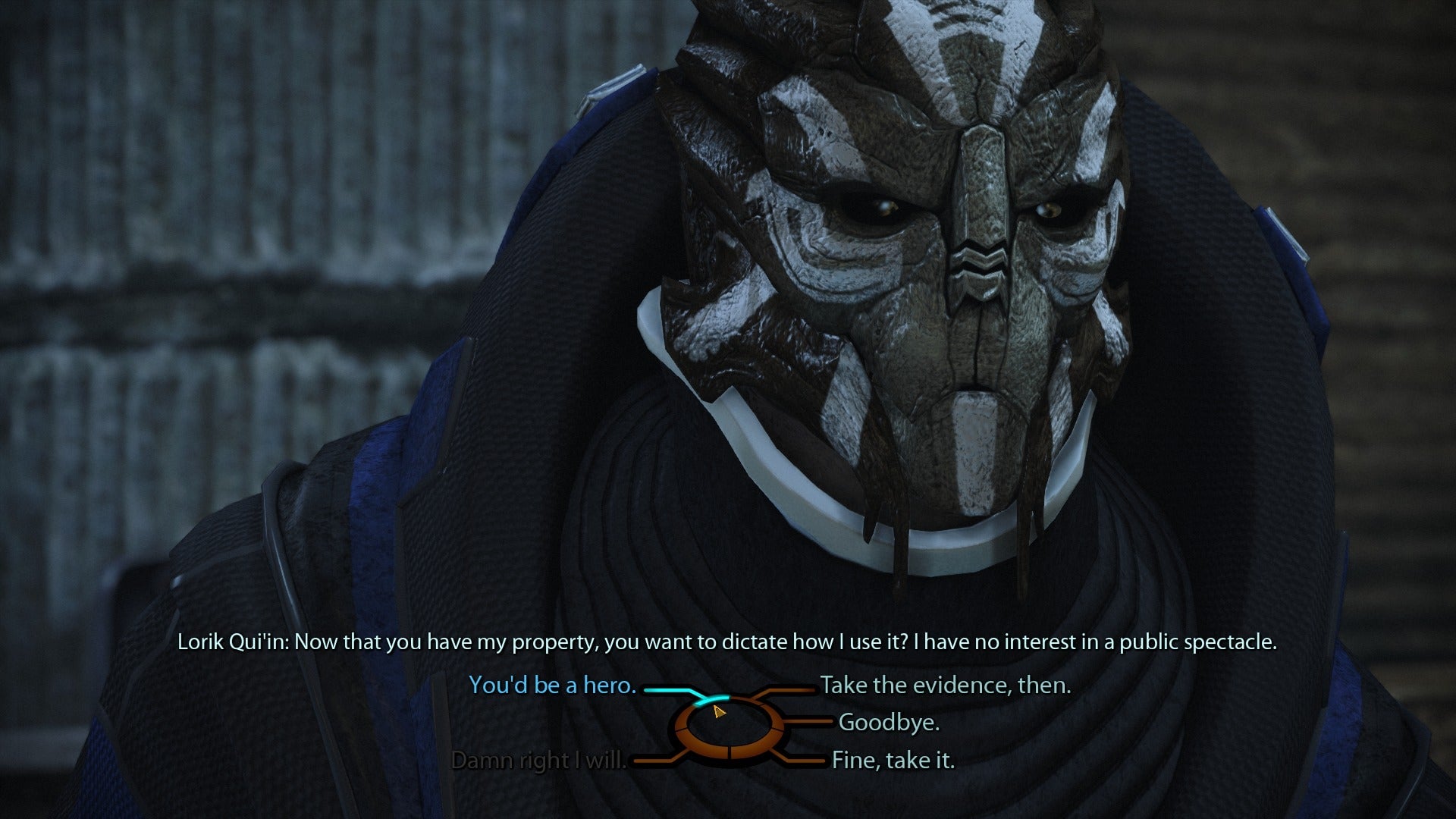
Task: Select the greyed "Damn right I will." option
Action: [x=539, y=760]
